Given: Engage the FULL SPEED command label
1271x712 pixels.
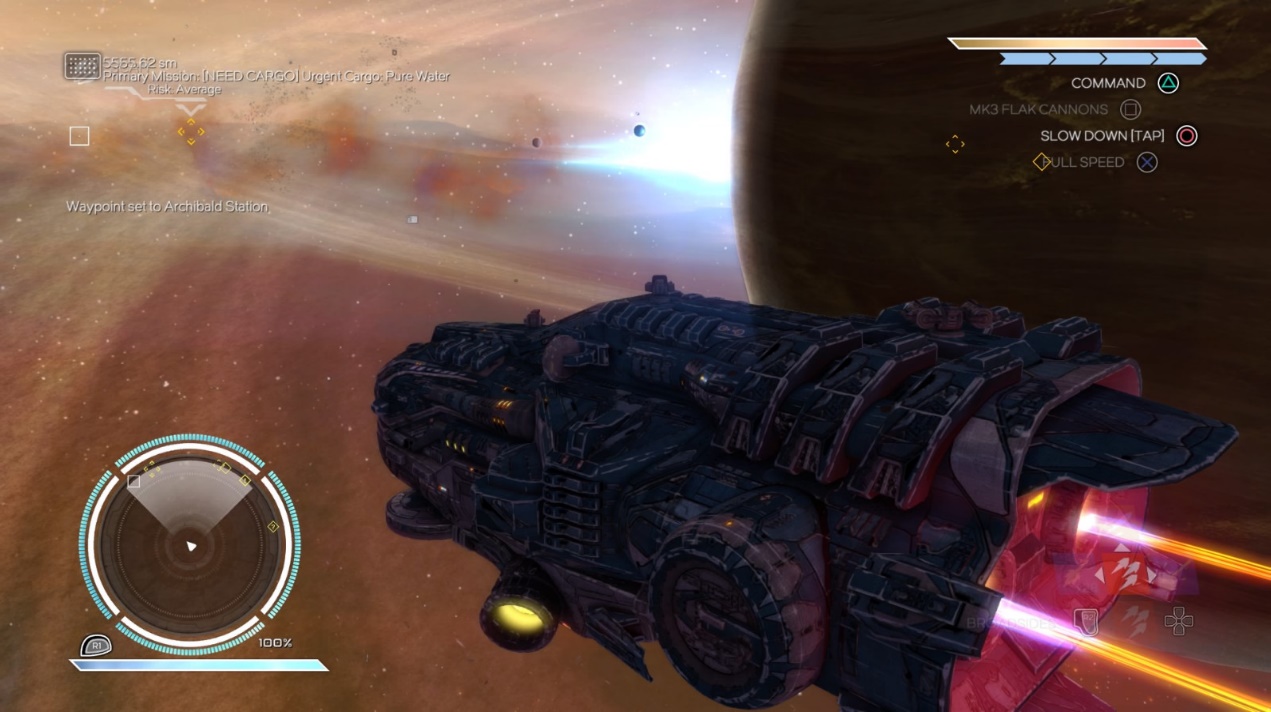Looking at the screenshot, I should 1084,162.
